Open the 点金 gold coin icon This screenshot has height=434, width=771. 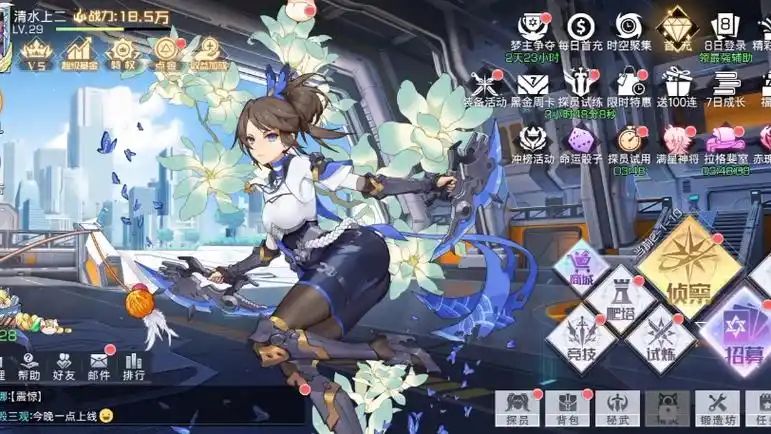[x=166, y=53]
